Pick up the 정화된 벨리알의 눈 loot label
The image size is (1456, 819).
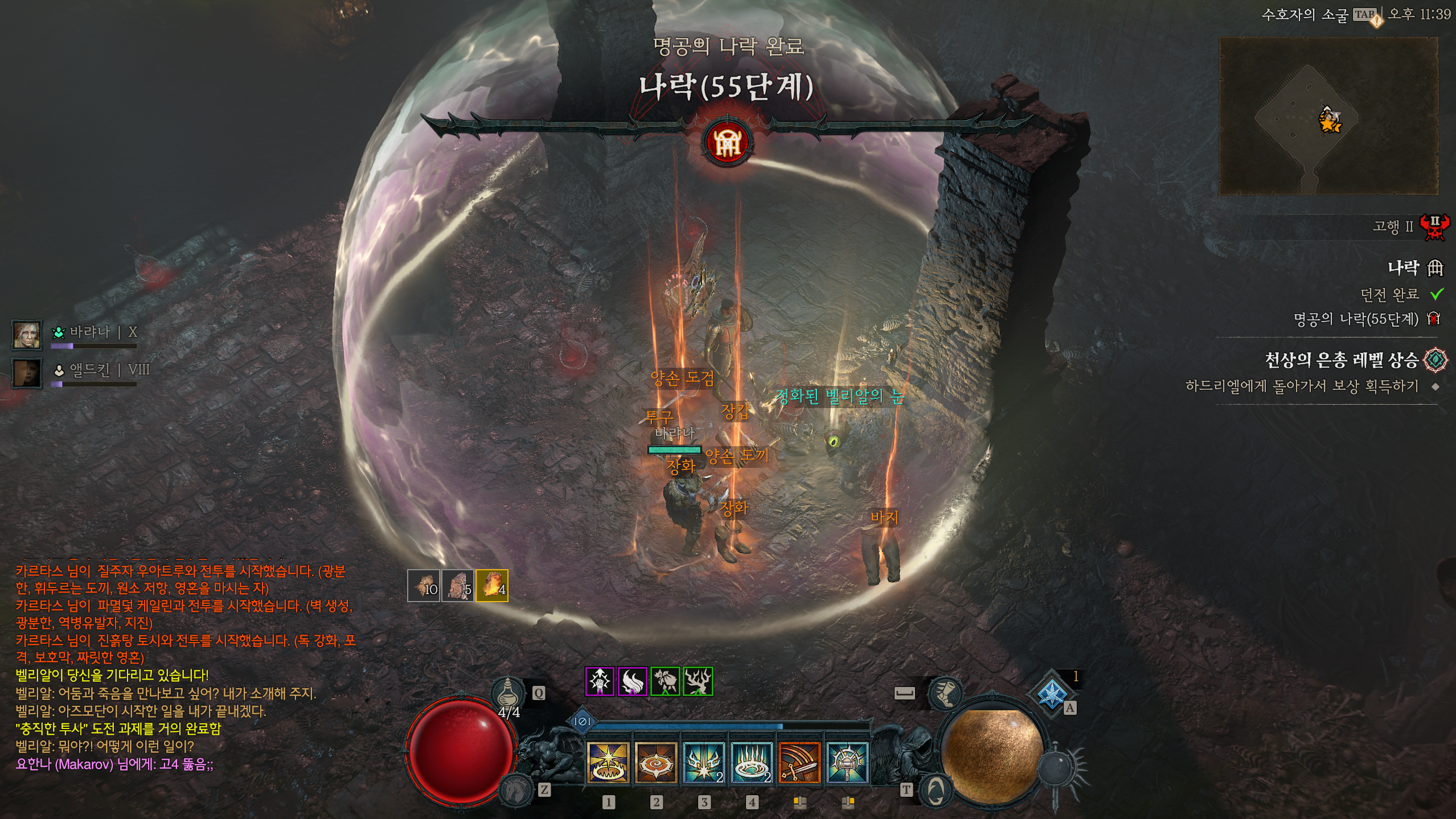(839, 397)
